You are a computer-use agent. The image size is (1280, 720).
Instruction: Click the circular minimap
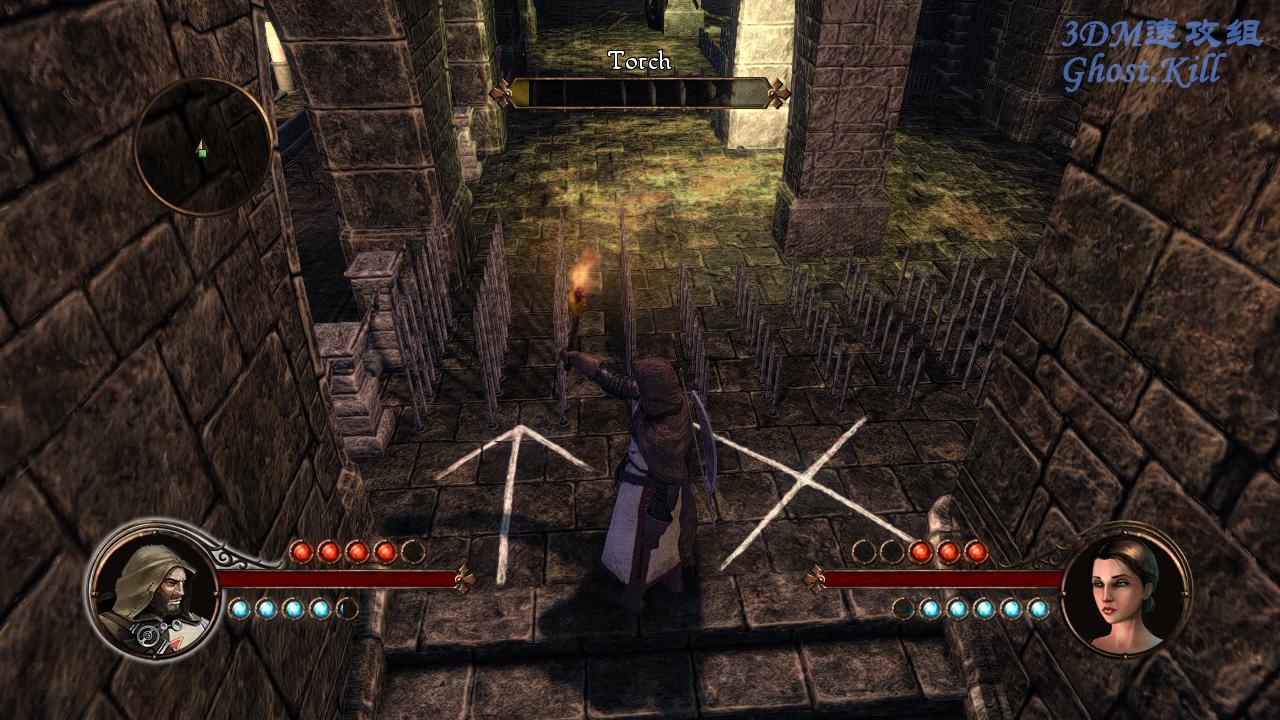tap(203, 147)
